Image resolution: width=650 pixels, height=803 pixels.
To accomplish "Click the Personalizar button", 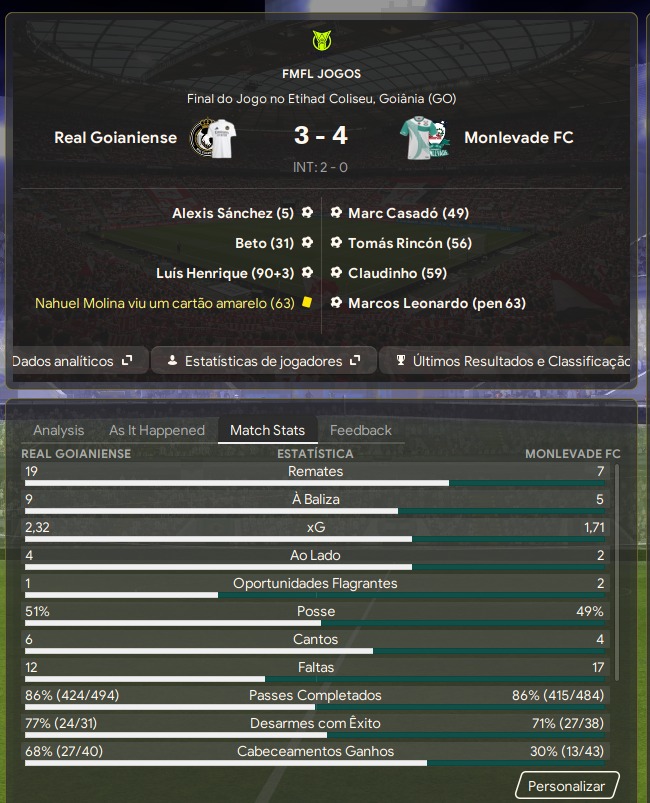I will pos(567,786).
